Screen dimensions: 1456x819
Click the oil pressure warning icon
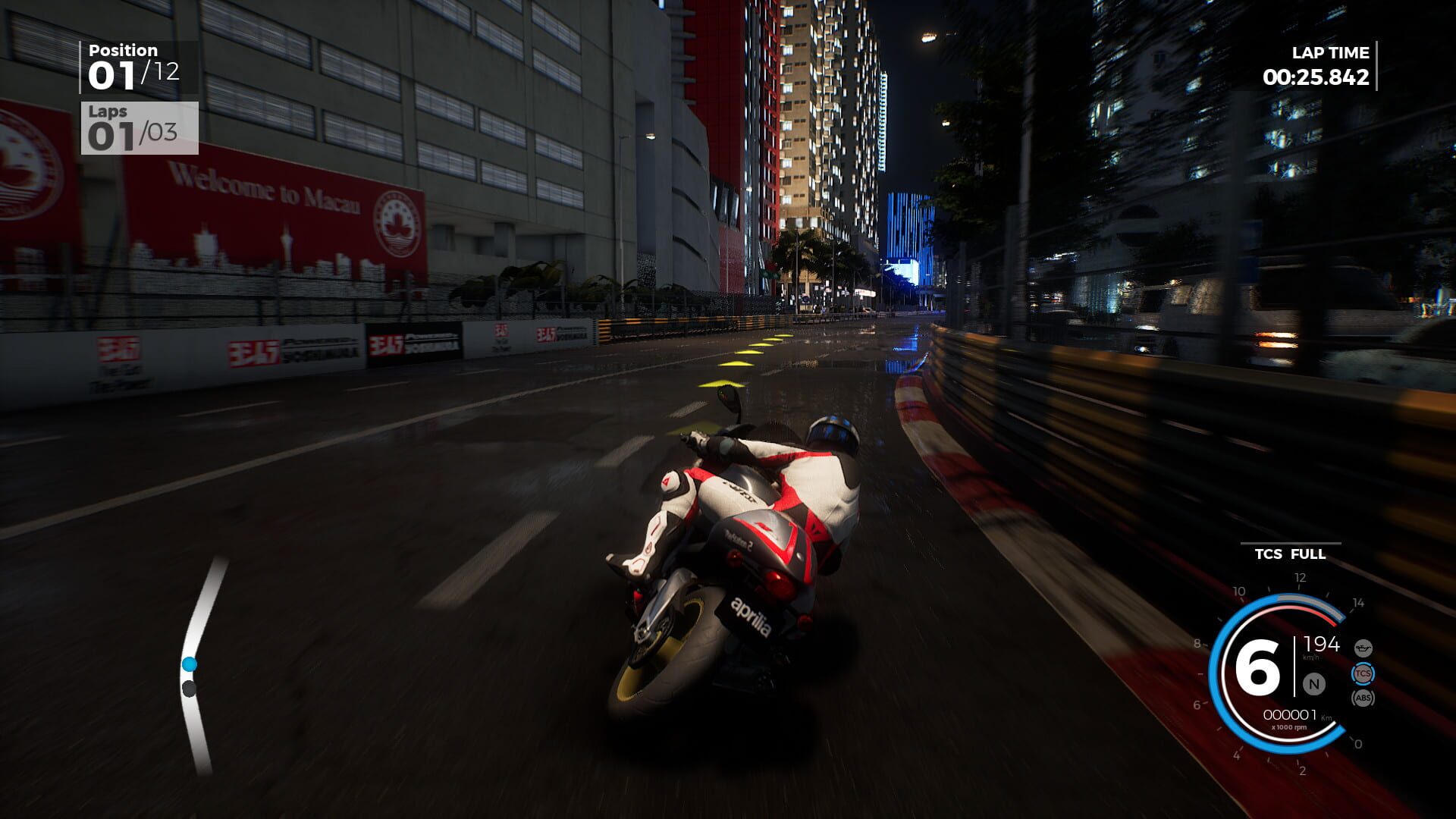[1363, 648]
